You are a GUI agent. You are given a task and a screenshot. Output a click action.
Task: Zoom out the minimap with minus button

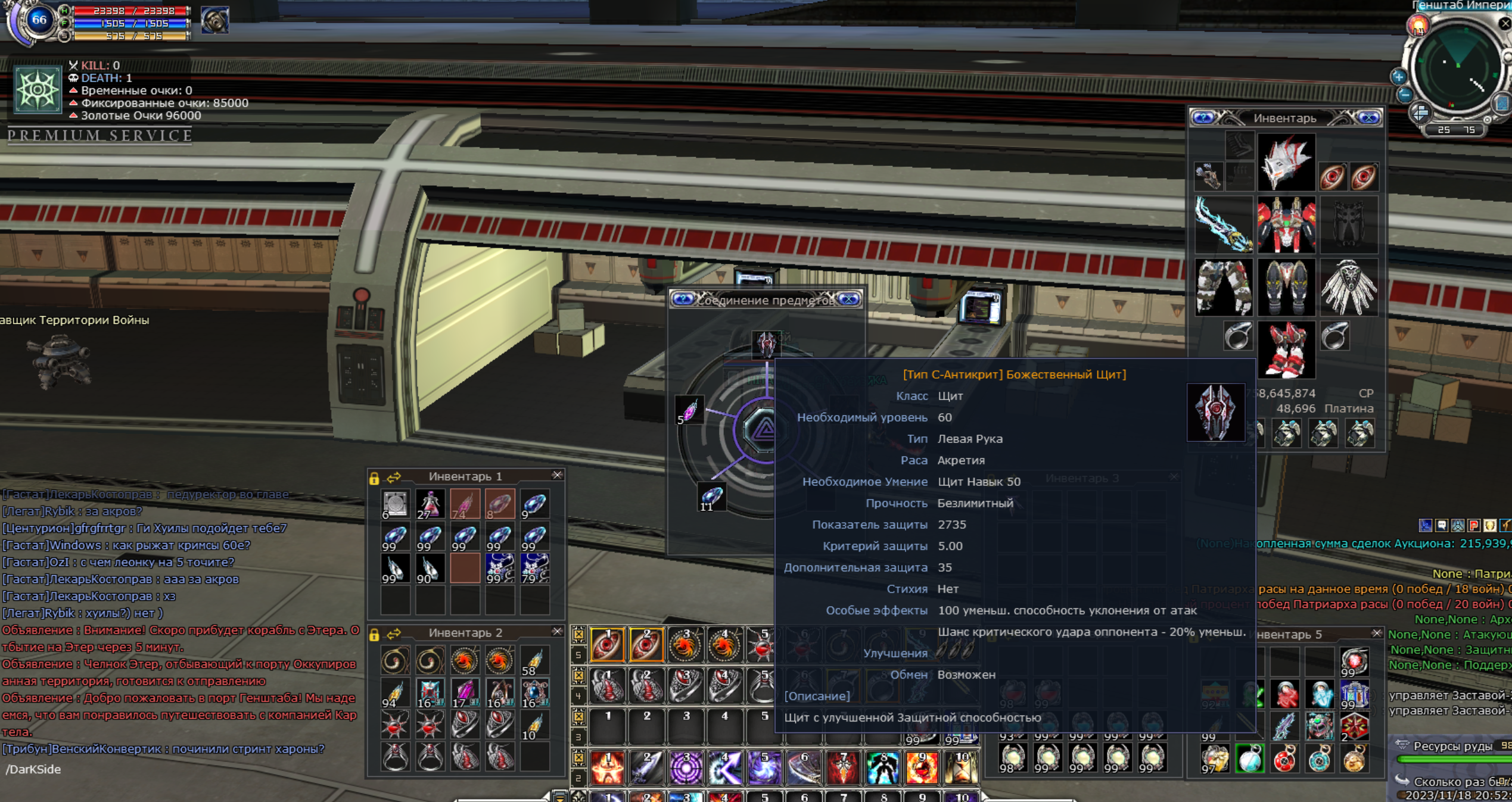(x=1405, y=95)
